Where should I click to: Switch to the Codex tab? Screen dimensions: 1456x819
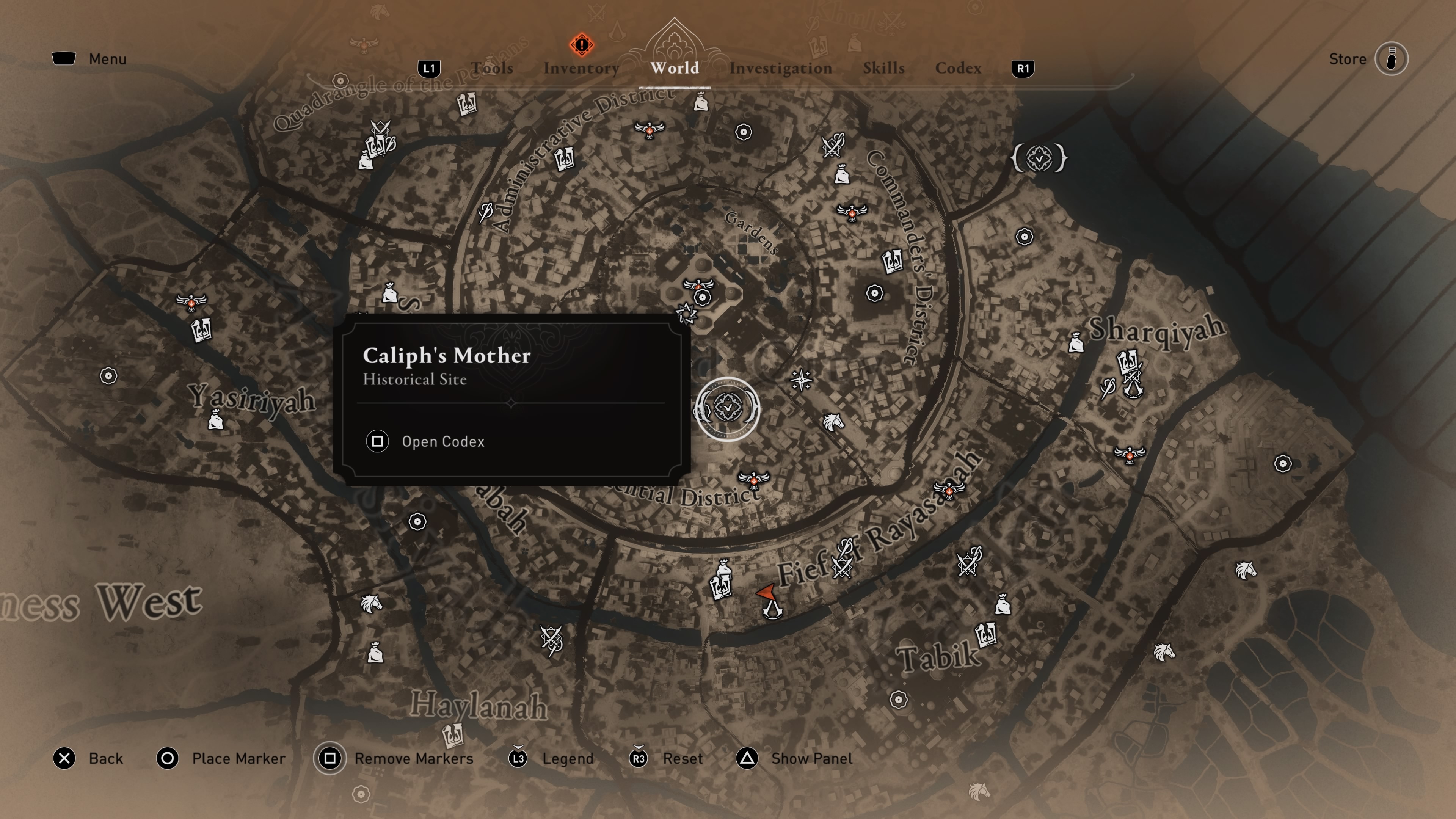[958, 68]
